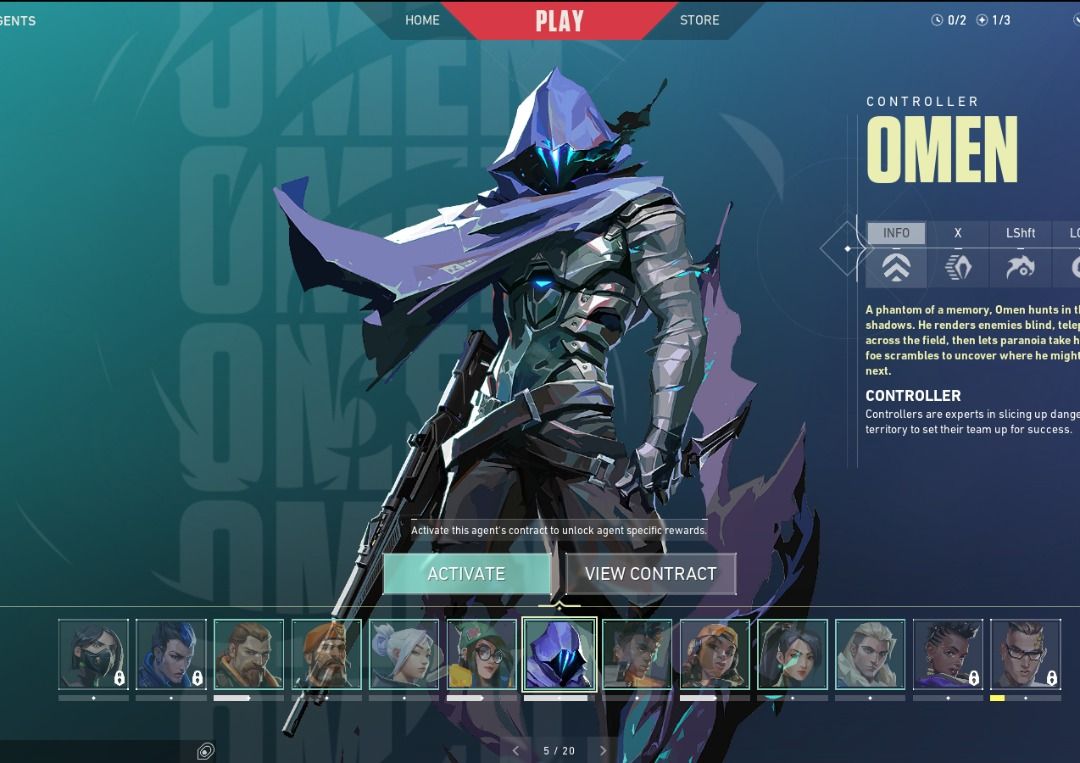Viewport: 1080px width, 763px height.
Task: Select the Phoenix agent portrait
Action: pos(637,655)
